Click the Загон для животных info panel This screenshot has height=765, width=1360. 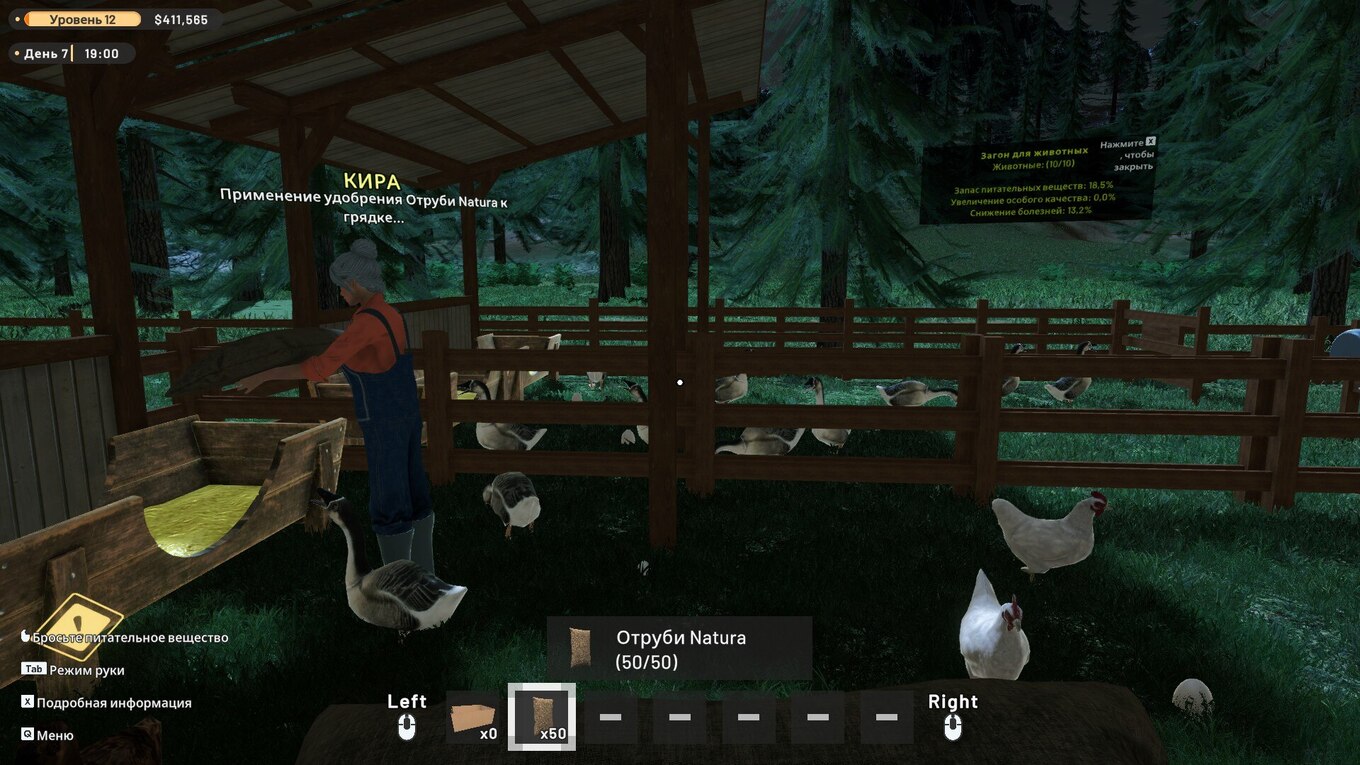click(x=1036, y=181)
